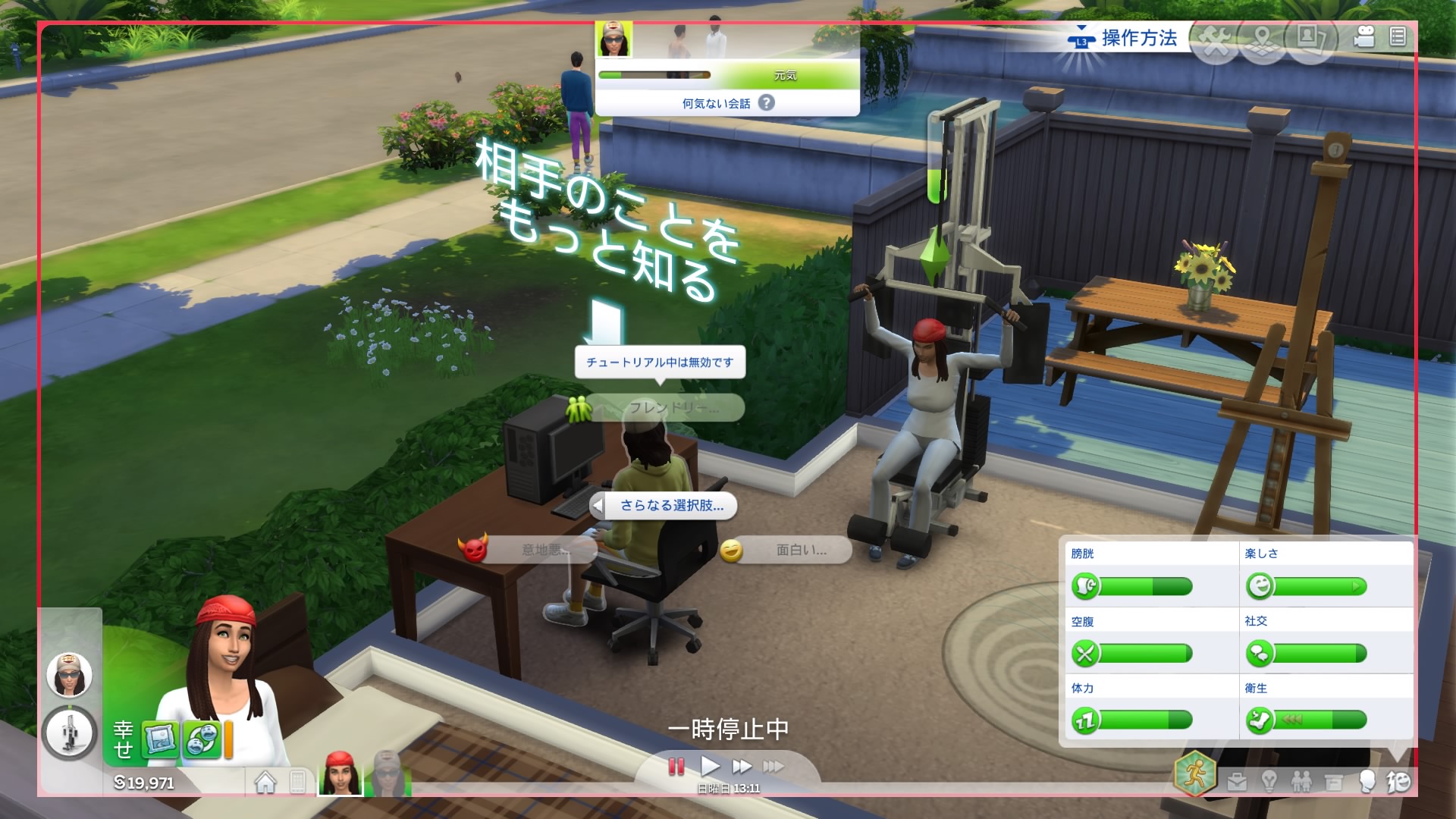Select the red-bandana Sim portrait thumbnail
1456x819 pixels.
click(x=340, y=775)
